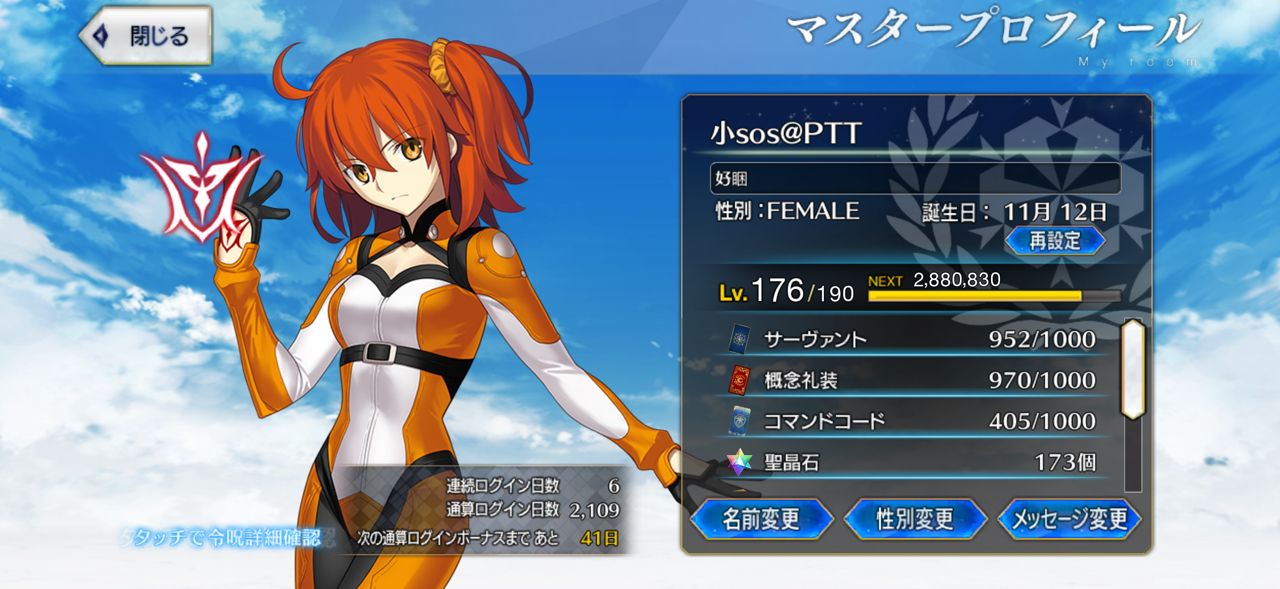Close the master profile with 閉じる

pos(146,37)
